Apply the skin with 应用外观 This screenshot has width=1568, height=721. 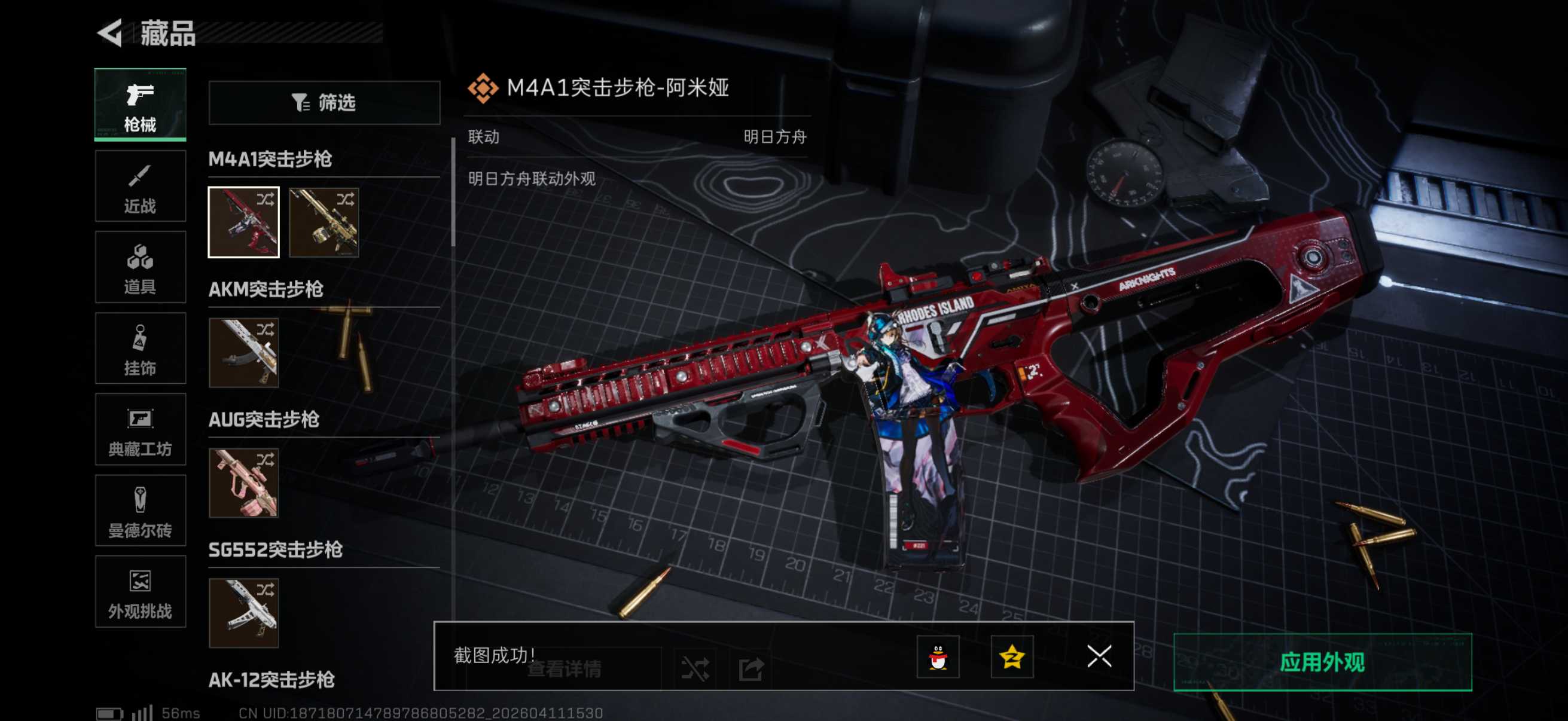(1322, 662)
